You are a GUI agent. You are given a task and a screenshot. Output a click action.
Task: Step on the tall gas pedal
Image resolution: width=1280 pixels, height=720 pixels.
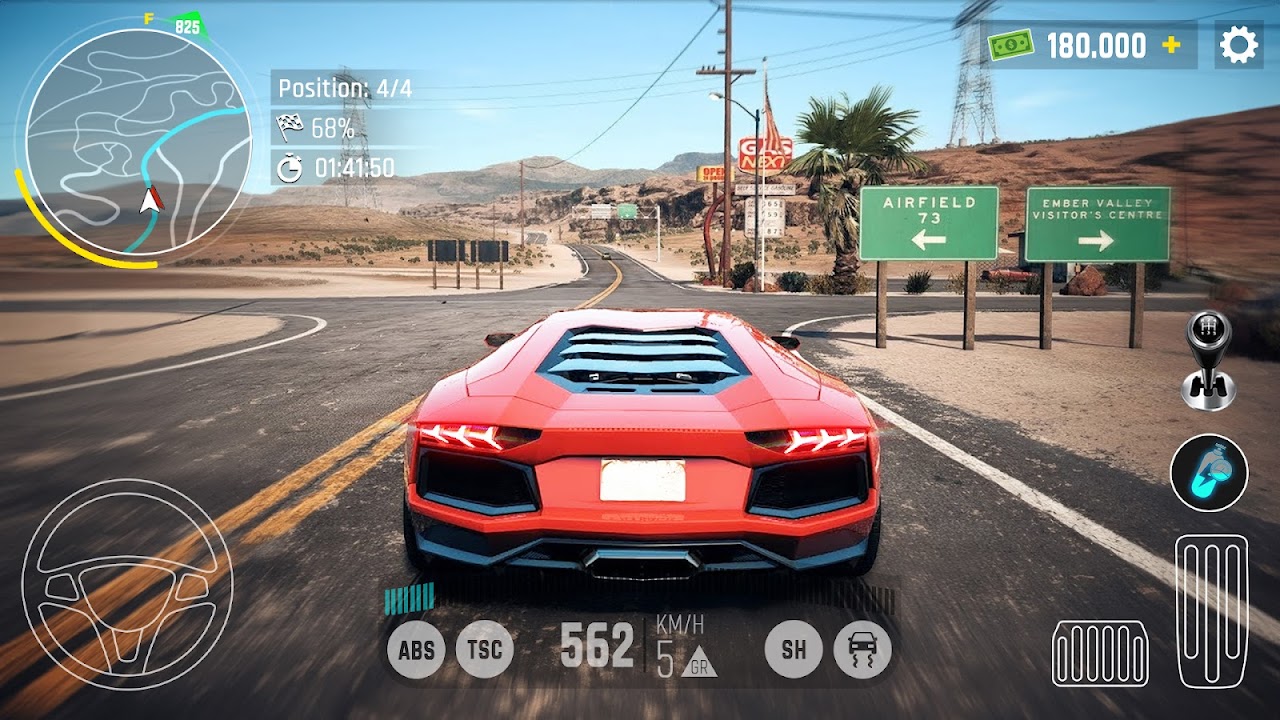pos(1211,611)
